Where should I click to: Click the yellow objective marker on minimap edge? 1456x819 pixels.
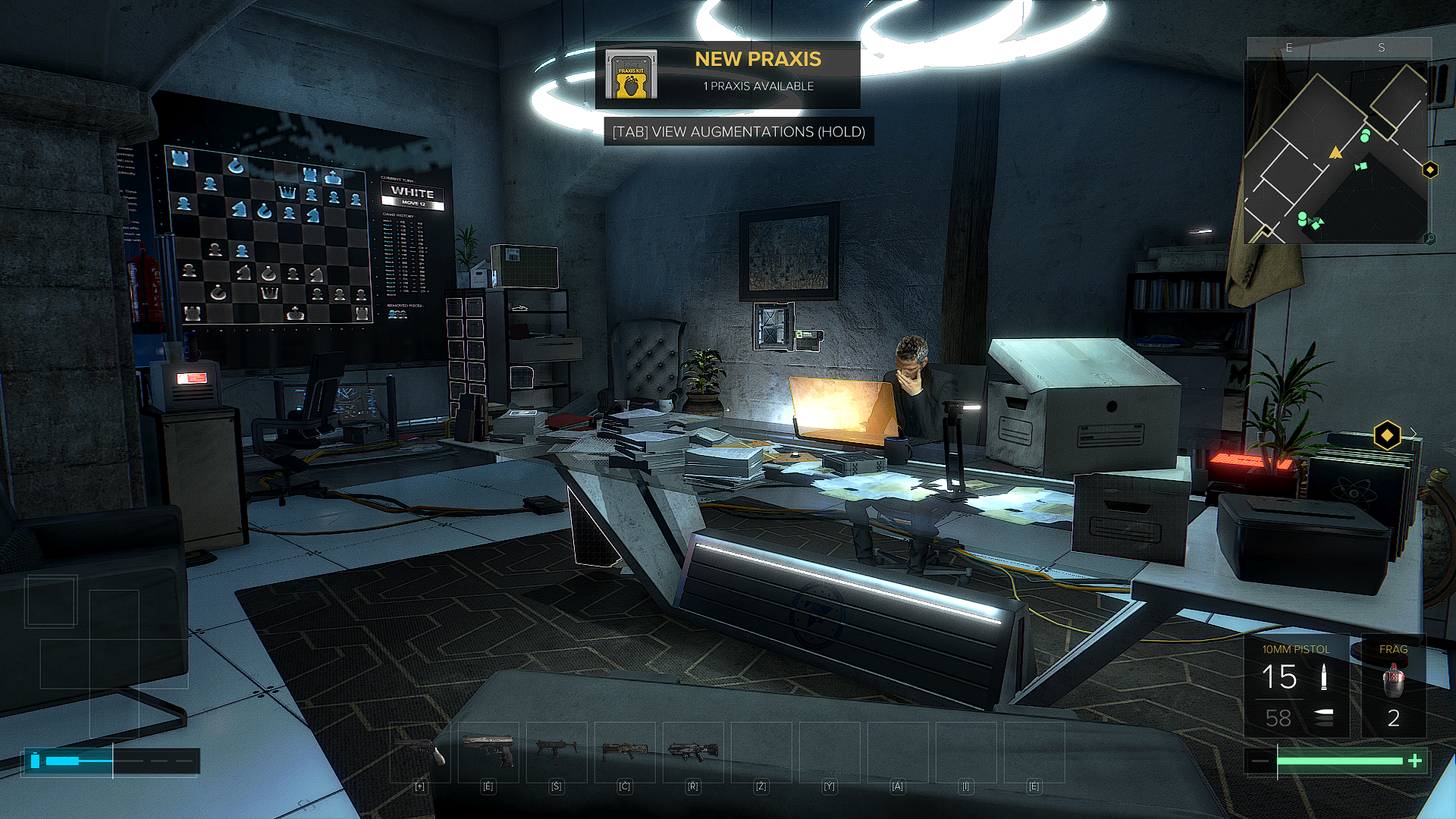1430,170
